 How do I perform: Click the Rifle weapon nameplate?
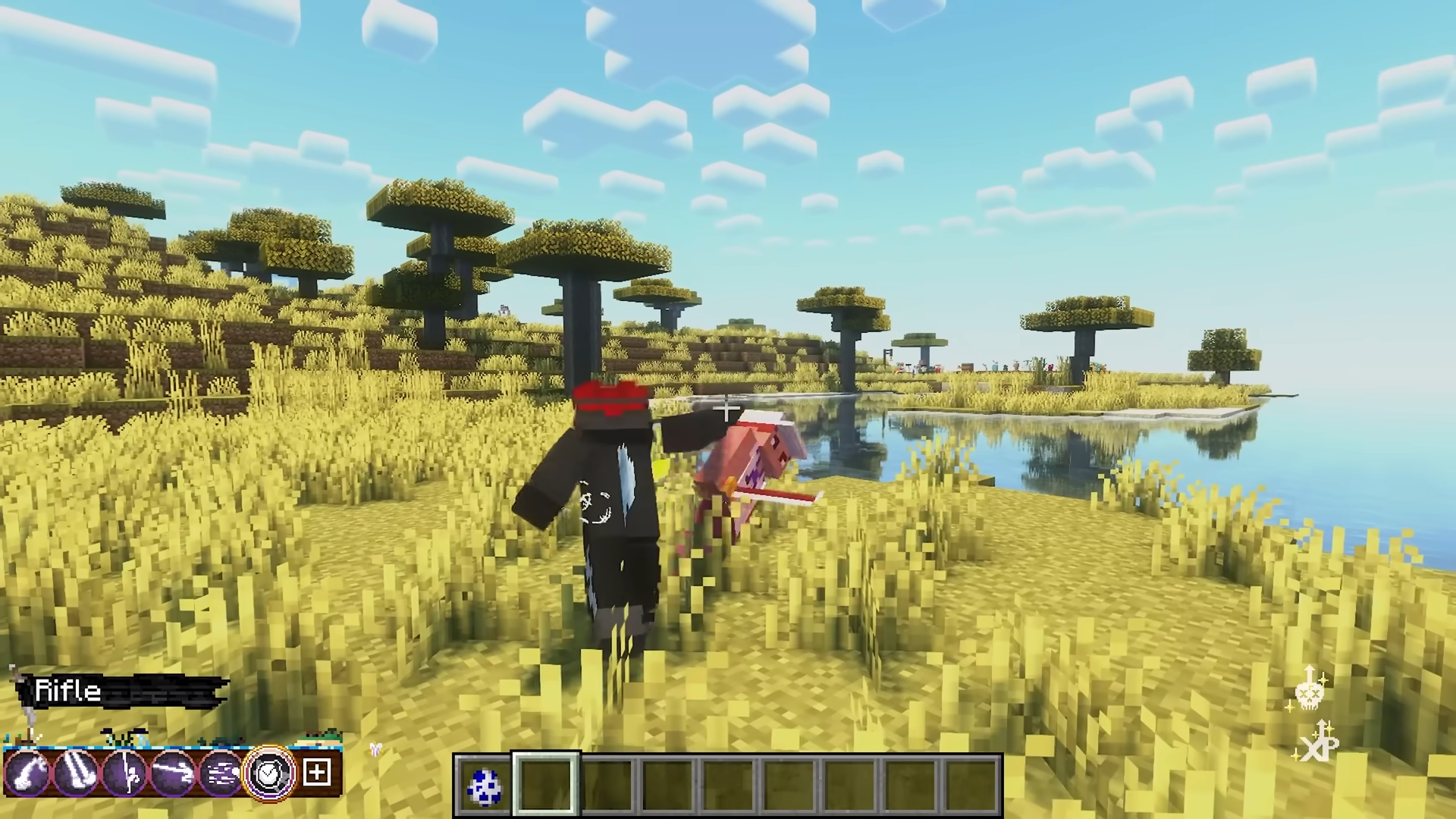click(x=68, y=690)
